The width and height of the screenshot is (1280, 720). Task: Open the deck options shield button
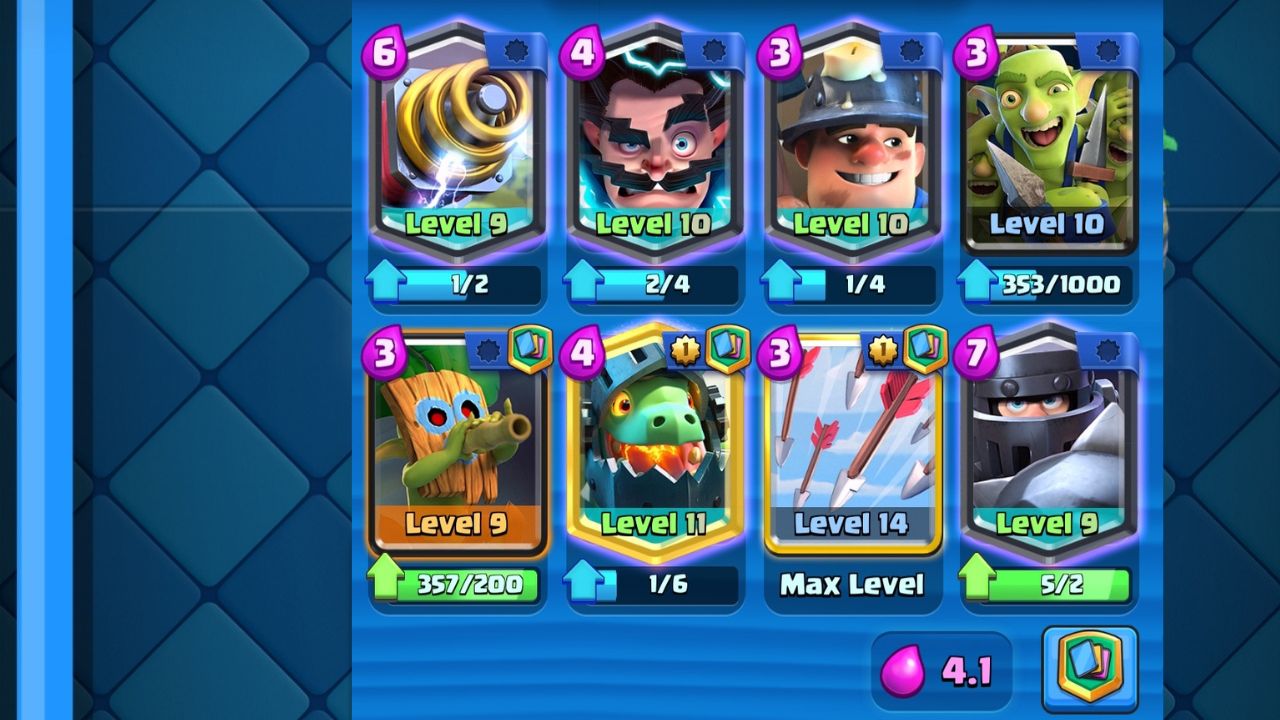[x=1090, y=669]
